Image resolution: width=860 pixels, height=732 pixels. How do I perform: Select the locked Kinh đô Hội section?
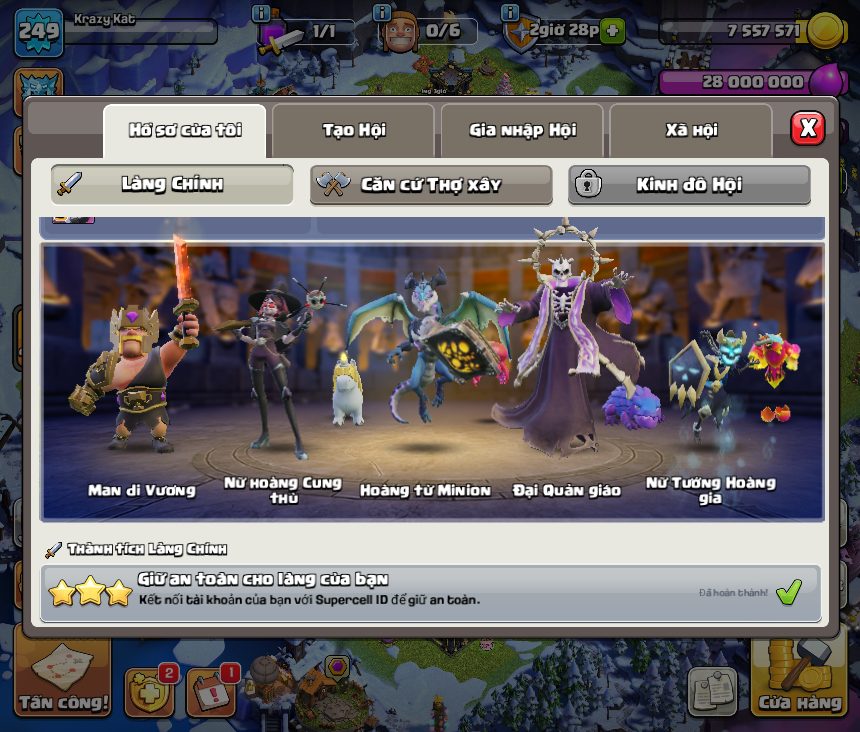689,185
